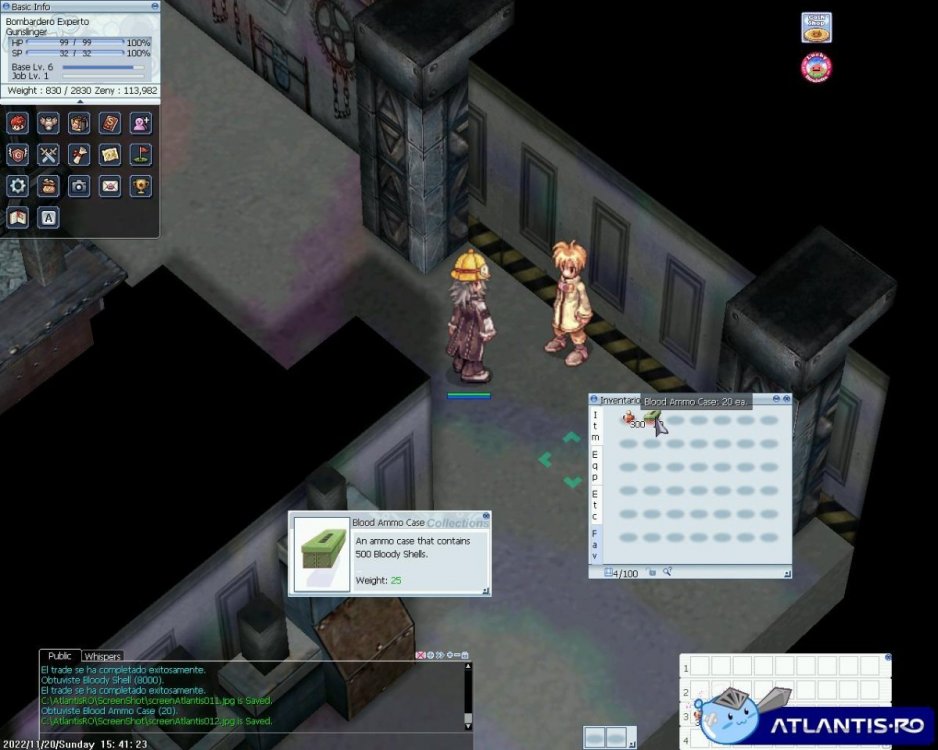Switch to the Eqp inventory tab
Screen dimensions: 938x750
tap(595, 464)
